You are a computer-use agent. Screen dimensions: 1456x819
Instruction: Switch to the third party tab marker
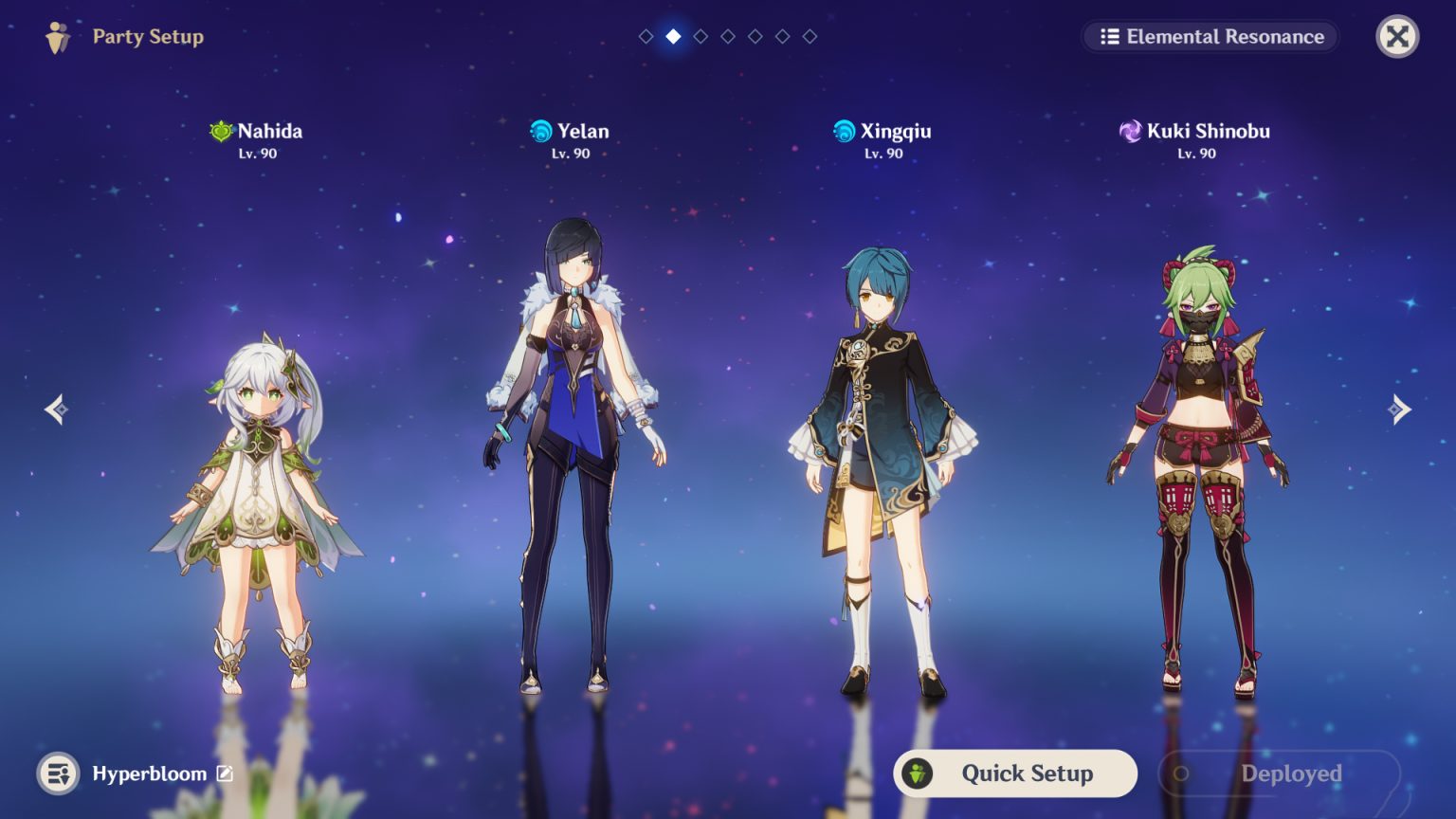pos(701,37)
